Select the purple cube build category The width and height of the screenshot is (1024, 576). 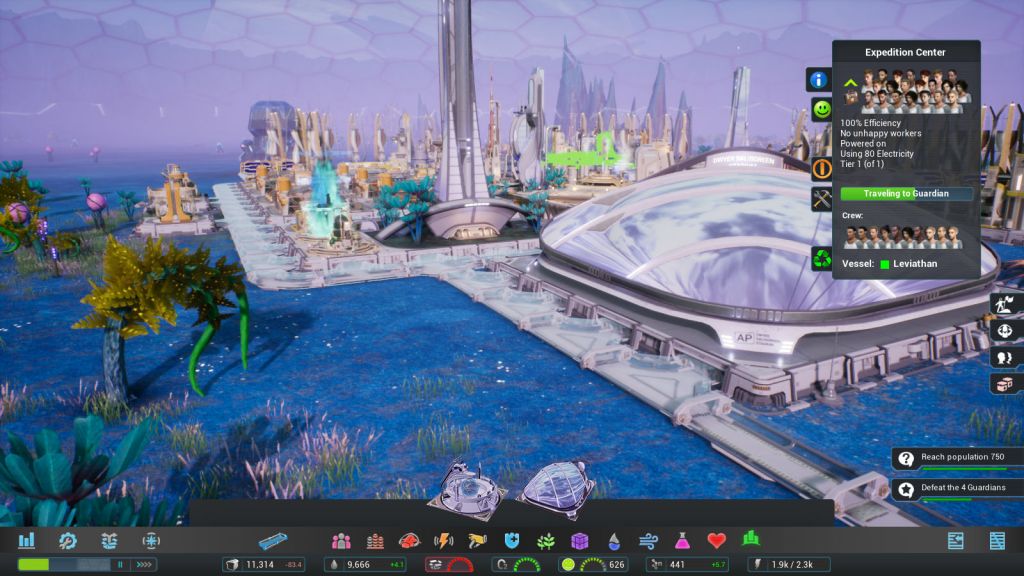point(579,541)
